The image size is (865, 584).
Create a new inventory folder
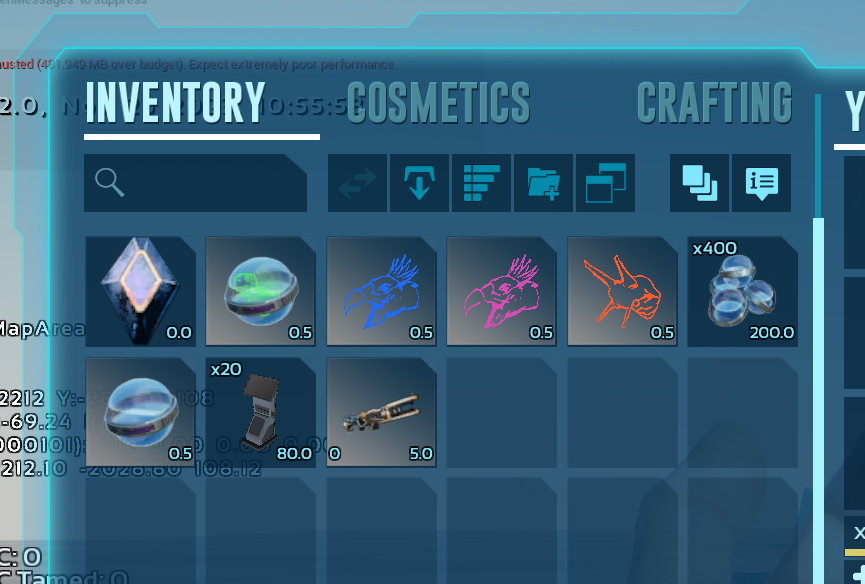pos(543,183)
